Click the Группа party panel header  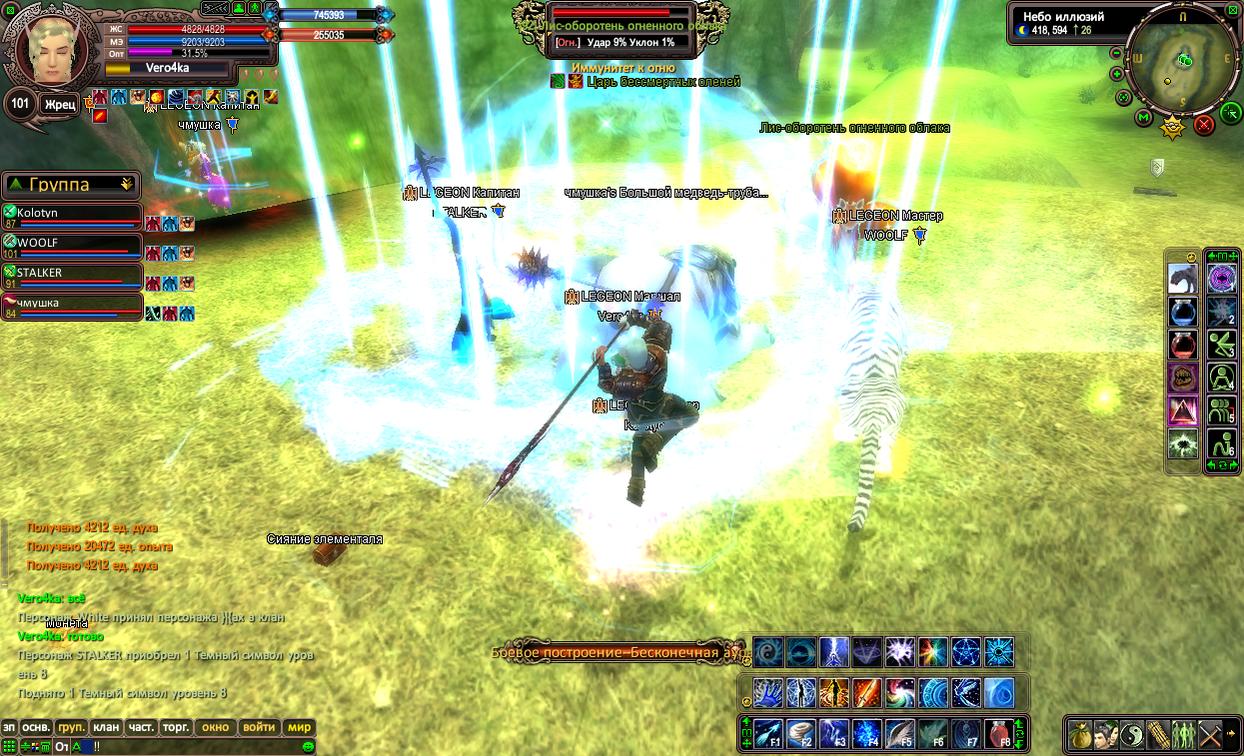tap(70, 185)
